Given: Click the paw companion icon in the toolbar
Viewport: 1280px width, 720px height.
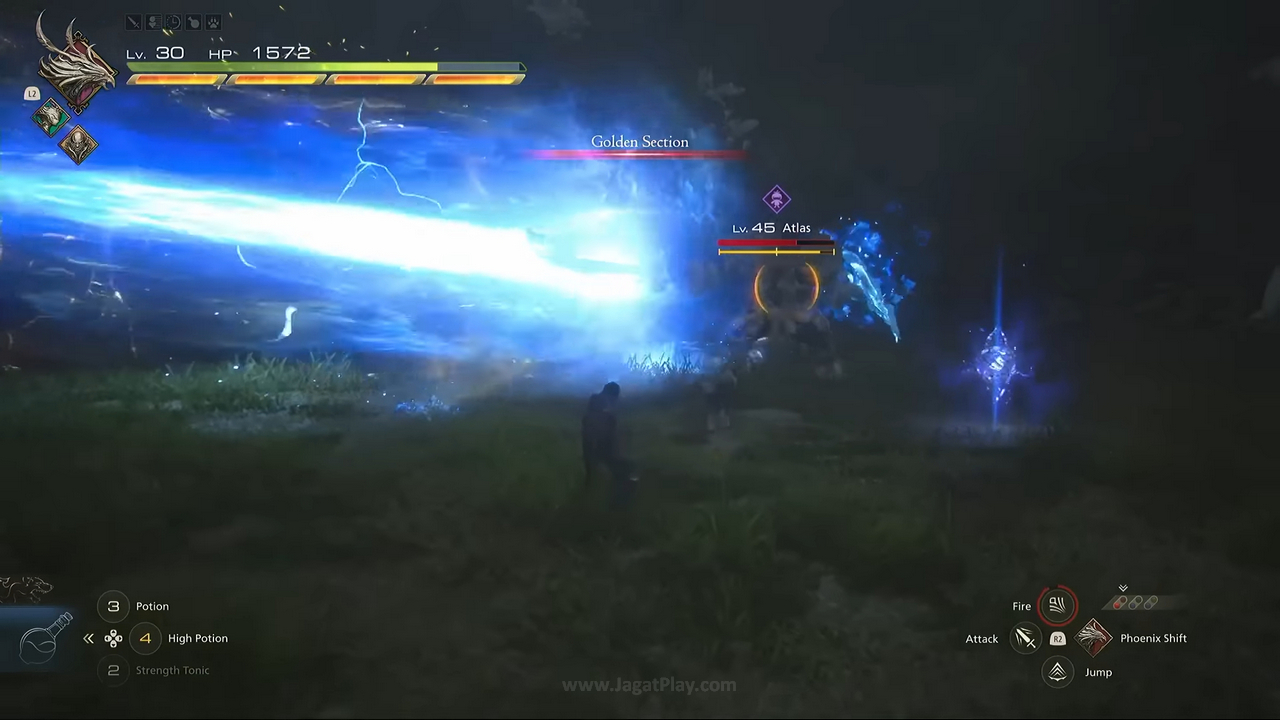Looking at the screenshot, I should coord(212,22).
